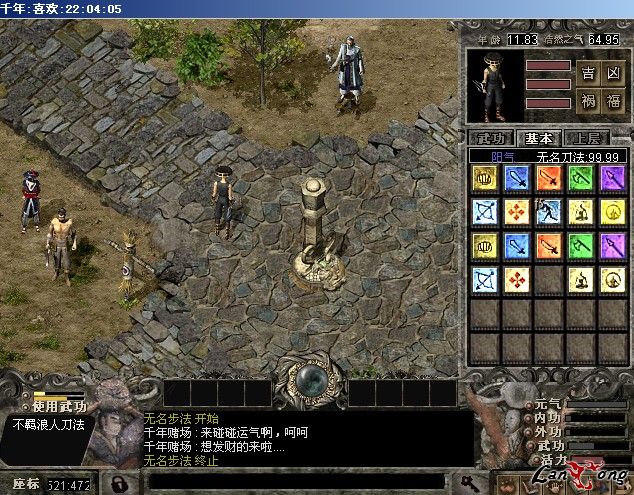Select the running figure footwork skill icon
Viewport: 634px width, 495px height.
(x=549, y=211)
